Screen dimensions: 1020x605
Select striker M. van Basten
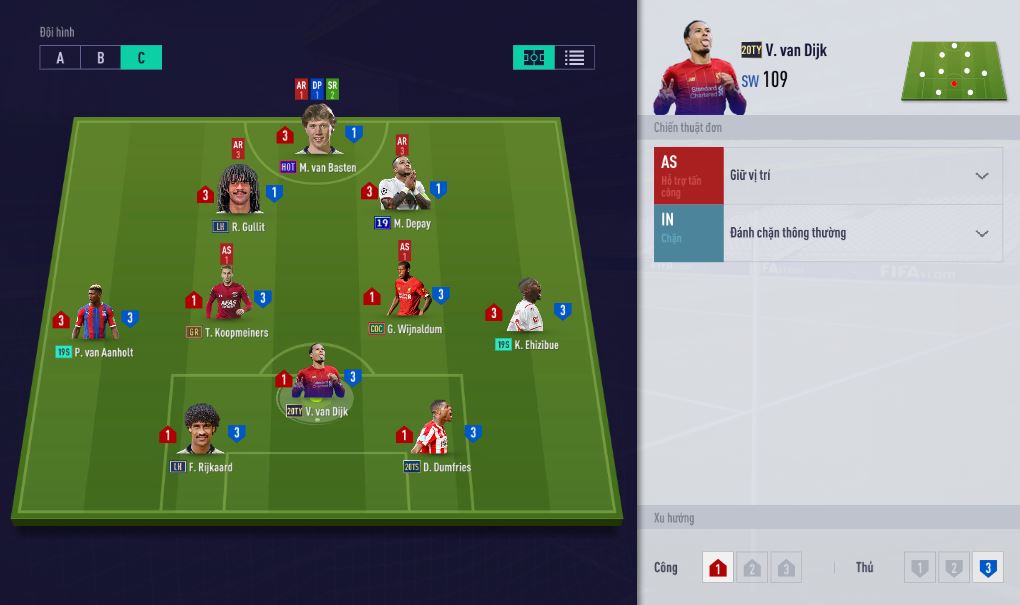point(319,130)
